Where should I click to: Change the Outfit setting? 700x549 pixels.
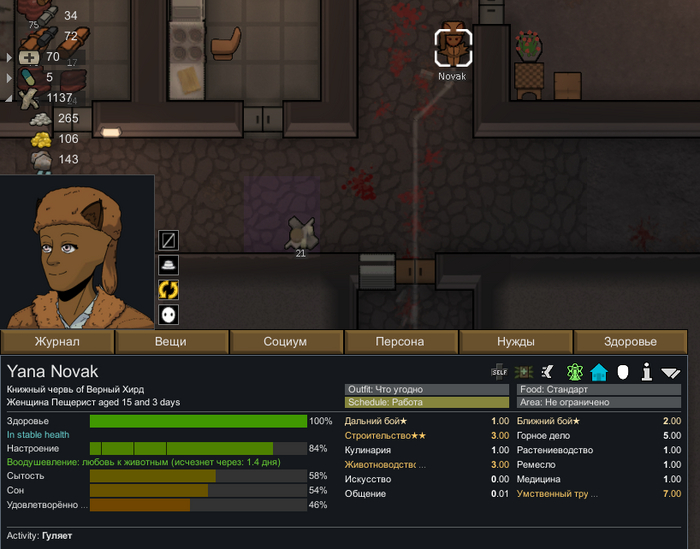(x=426, y=389)
